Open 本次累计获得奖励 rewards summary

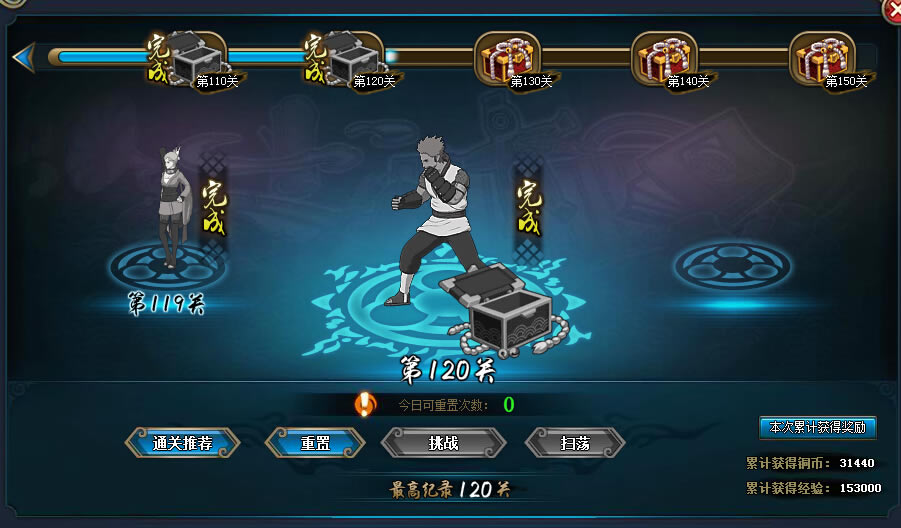click(817, 428)
